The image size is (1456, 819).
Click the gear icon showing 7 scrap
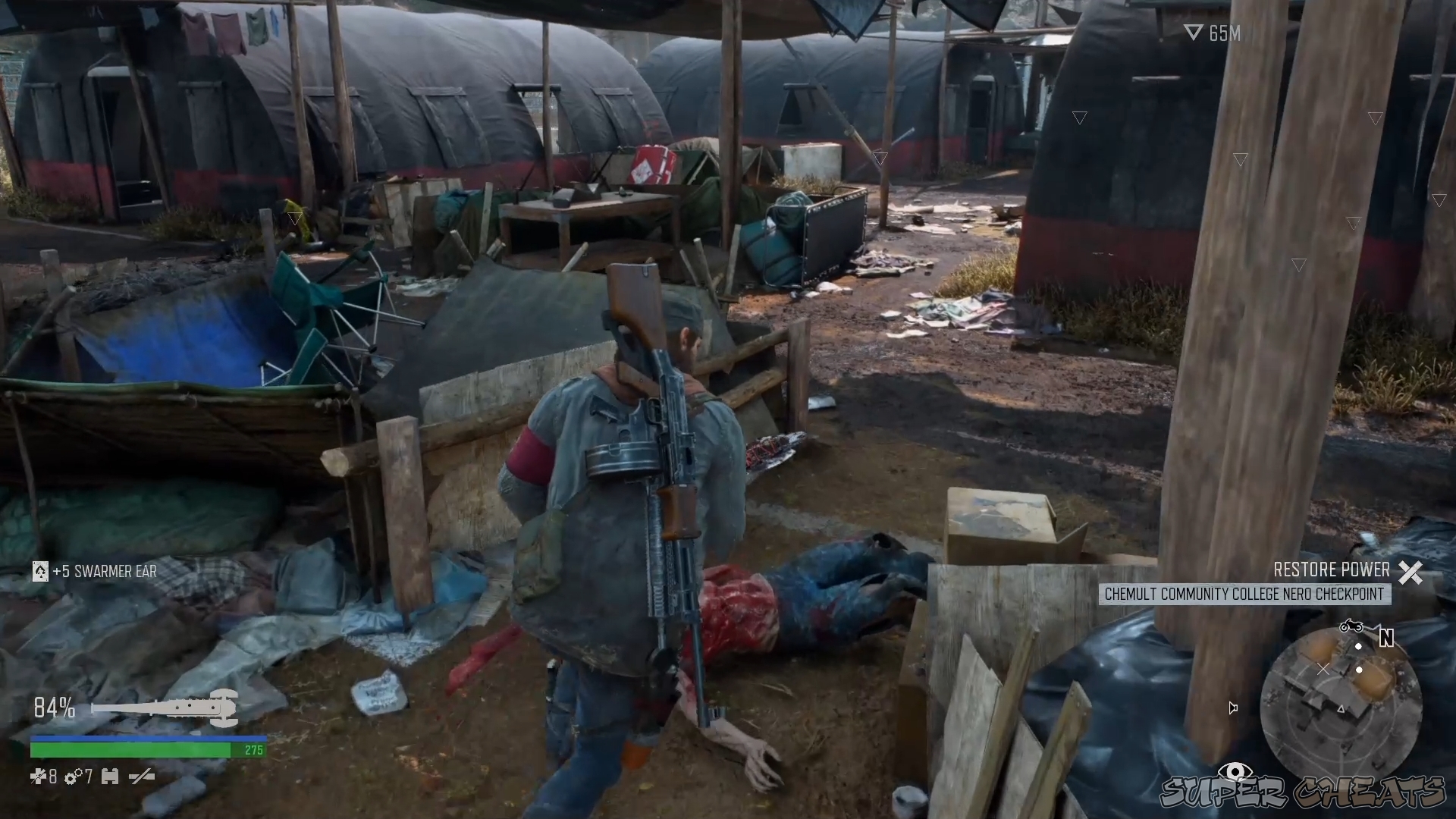click(72, 777)
